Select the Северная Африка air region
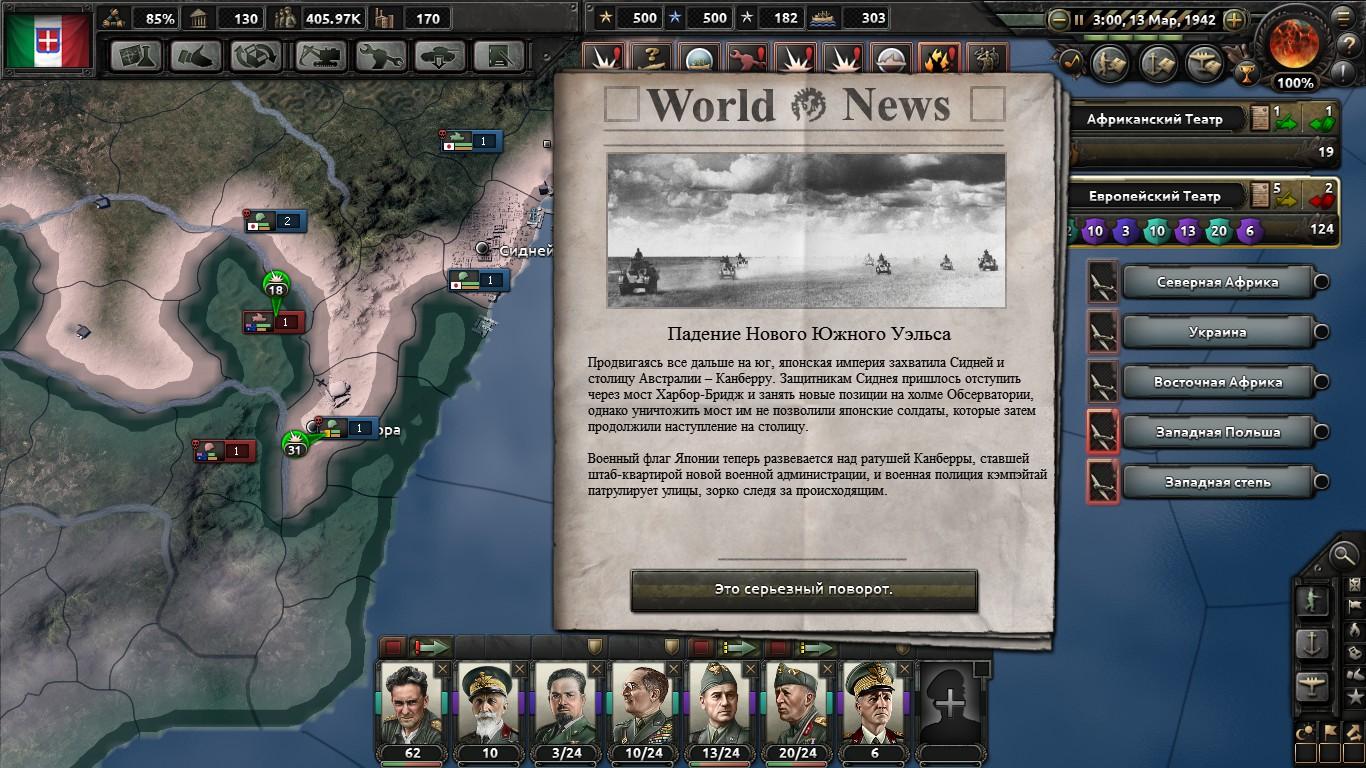Image resolution: width=1366 pixels, height=768 pixels. pos(1217,282)
